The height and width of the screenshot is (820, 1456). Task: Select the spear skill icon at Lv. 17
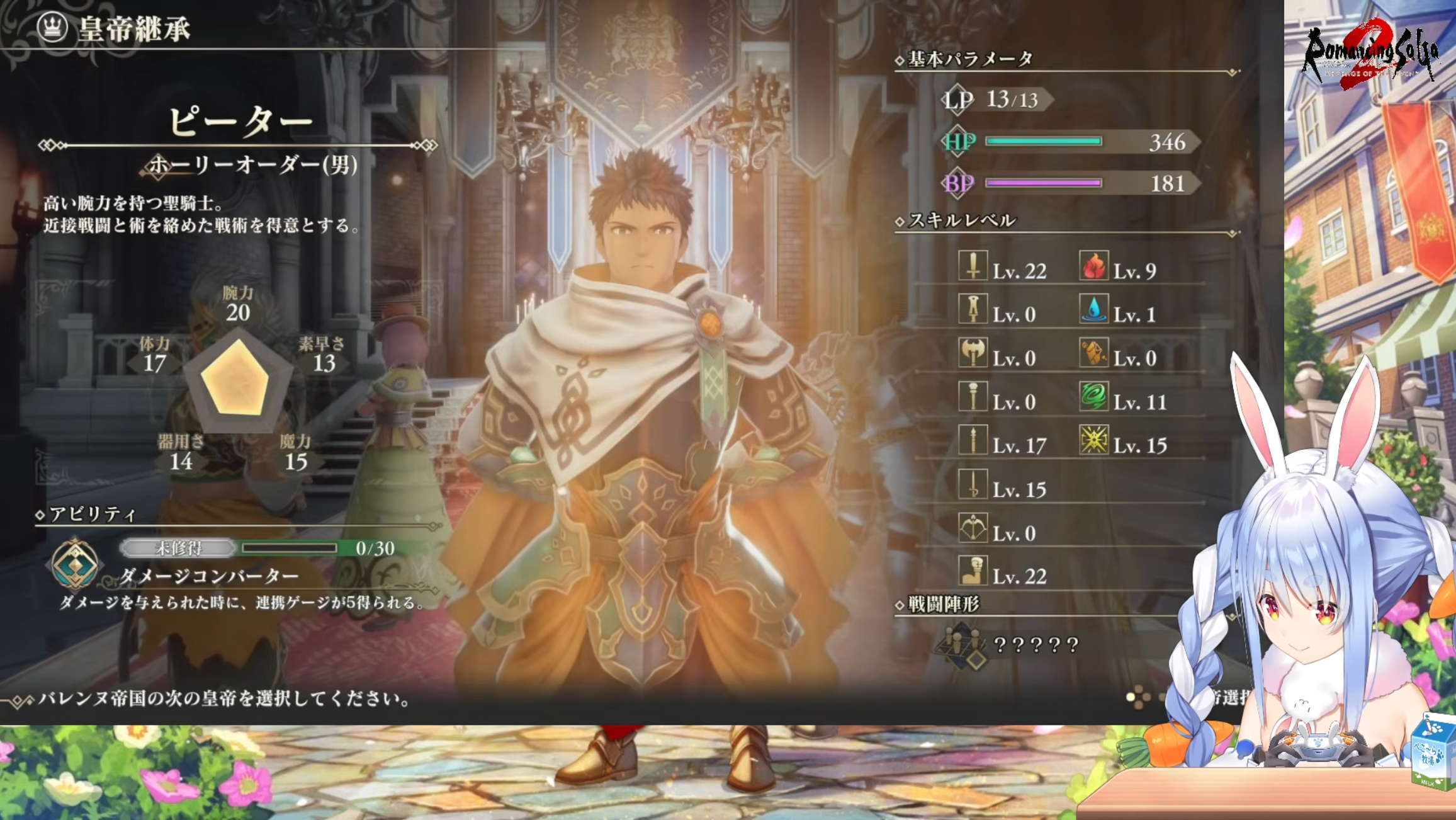pos(973,440)
